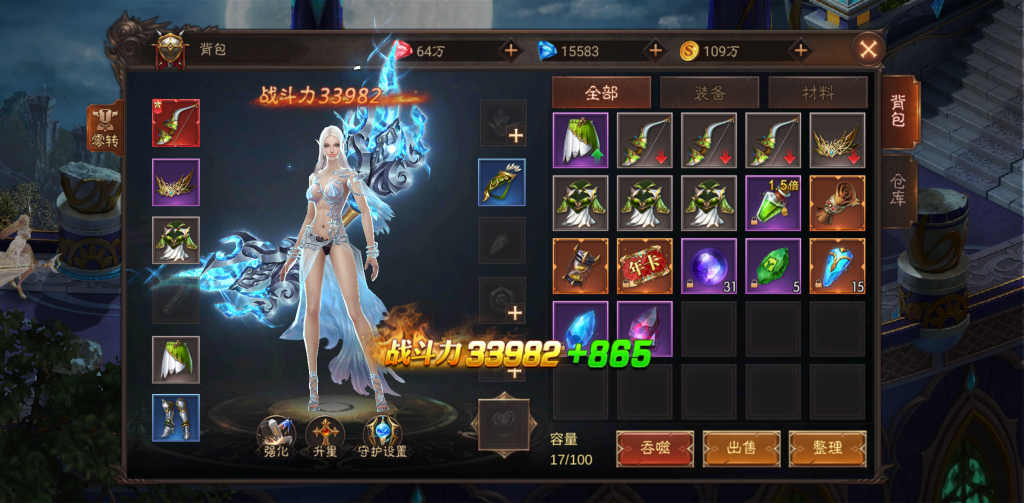Click the 出售 sell button
This screenshot has width=1024, height=503.
pyautogui.click(x=741, y=448)
